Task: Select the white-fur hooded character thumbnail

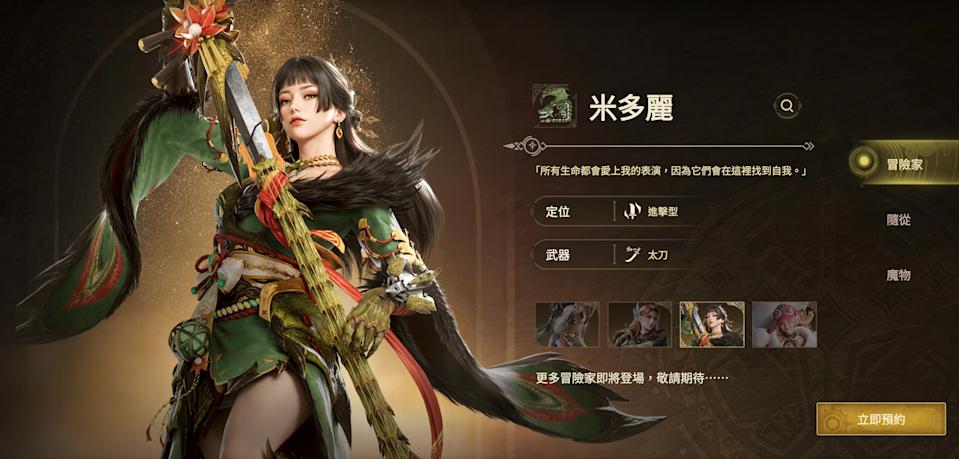Action: [567, 324]
